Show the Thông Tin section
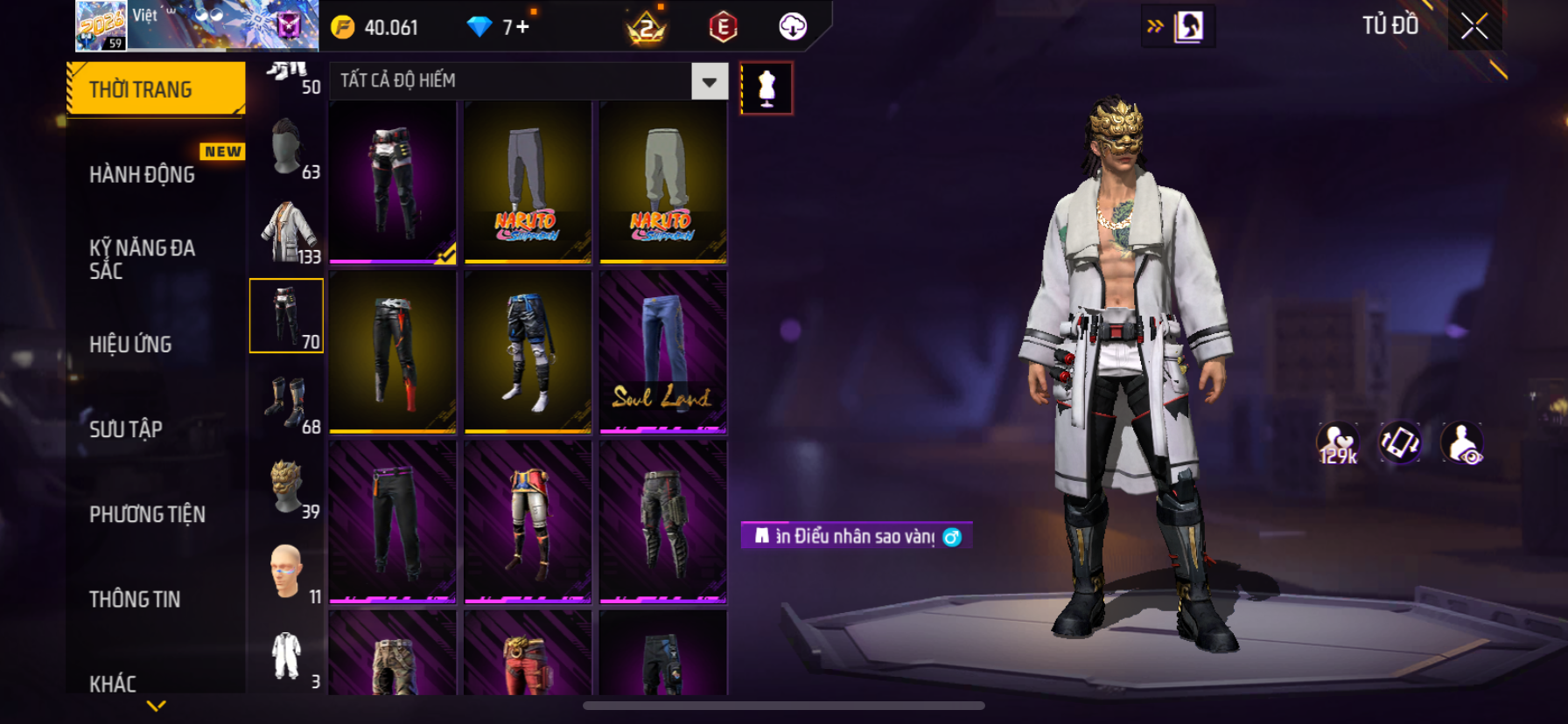 [x=135, y=599]
